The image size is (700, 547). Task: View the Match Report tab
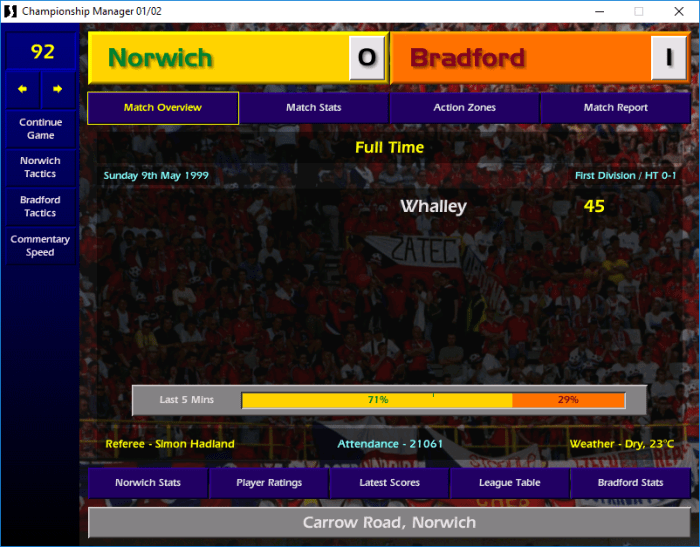(615, 108)
